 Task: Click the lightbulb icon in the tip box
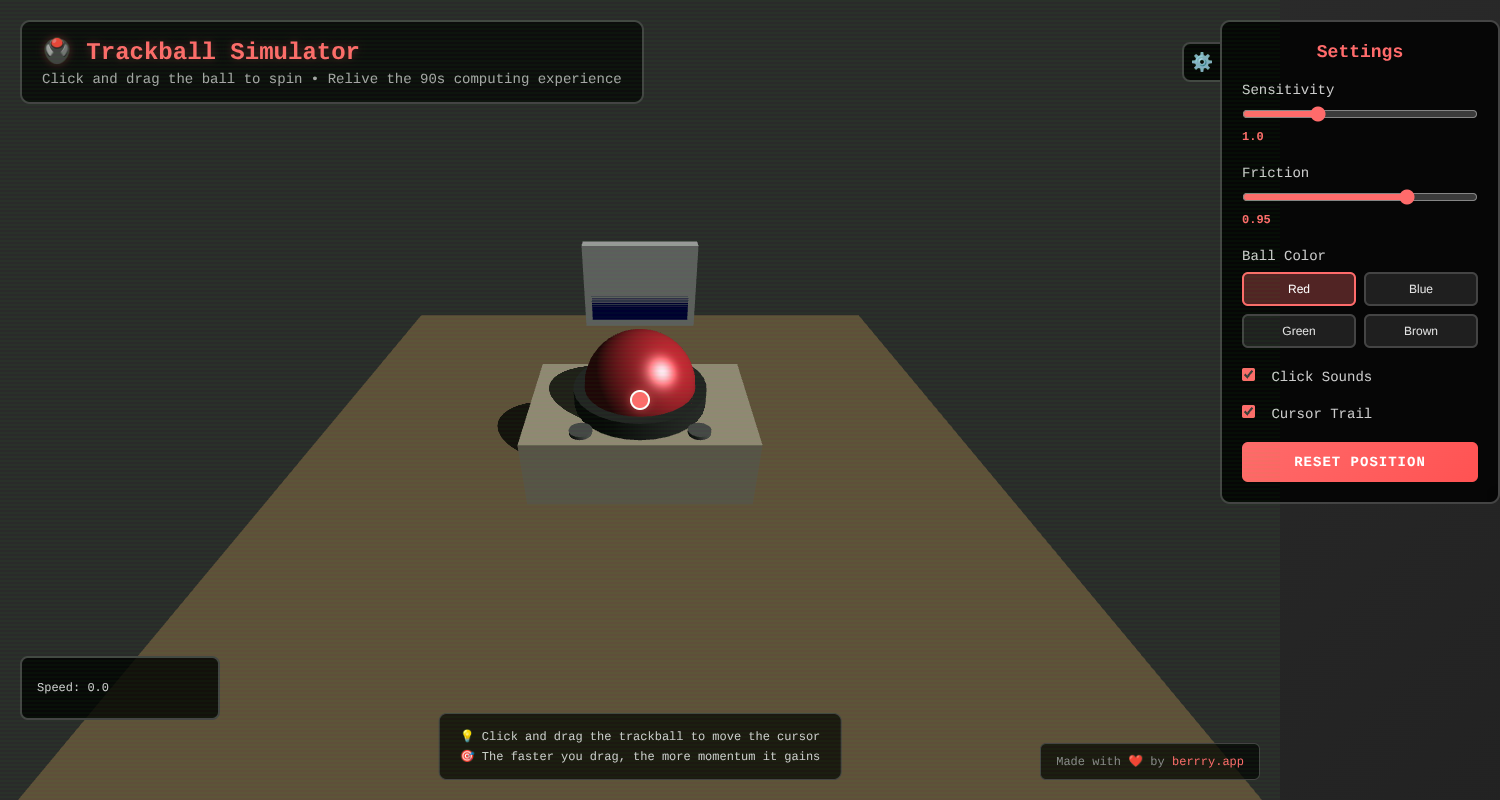click(467, 735)
